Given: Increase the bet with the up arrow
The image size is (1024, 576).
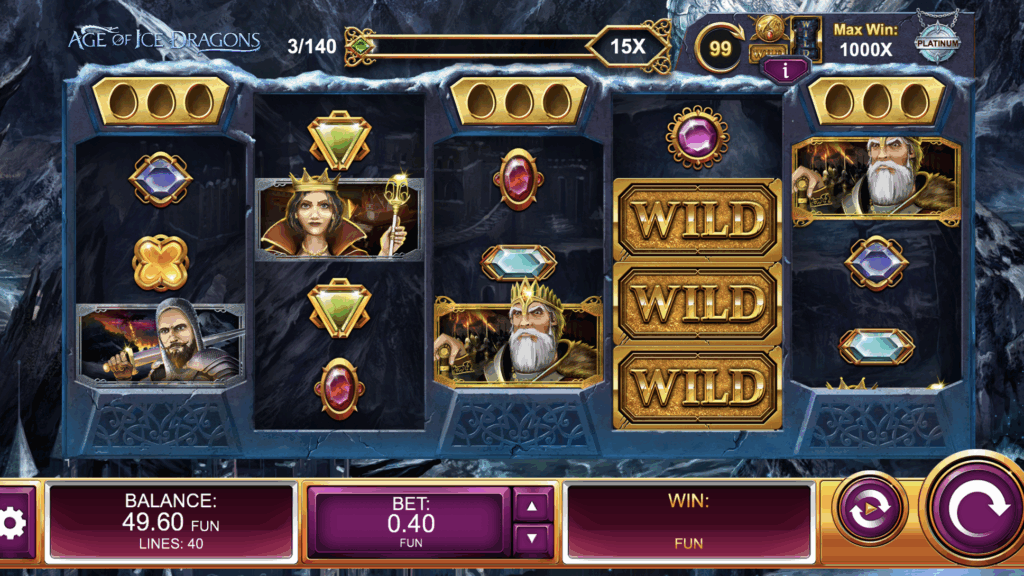Looking at the screenshot, I should (x=532, y=506).
